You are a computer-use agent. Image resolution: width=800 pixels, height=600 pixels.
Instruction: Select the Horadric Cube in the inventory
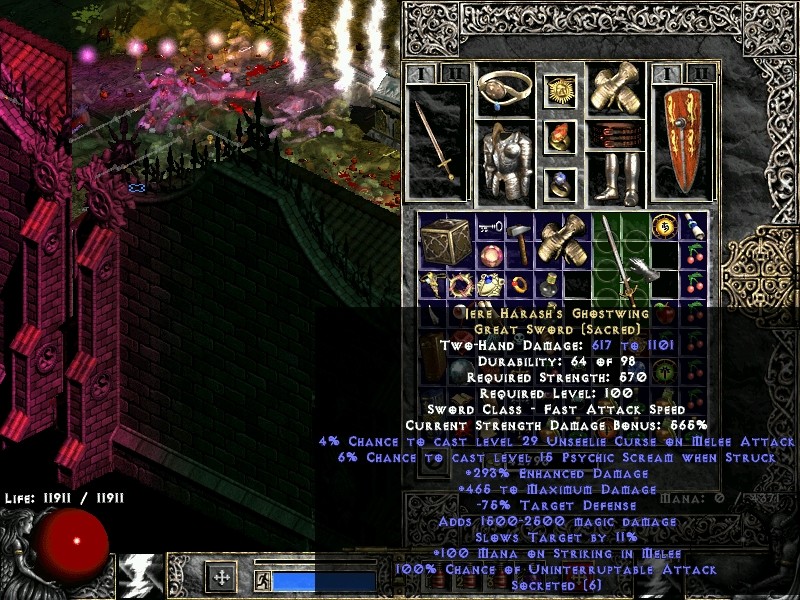[x=442, y=242]
